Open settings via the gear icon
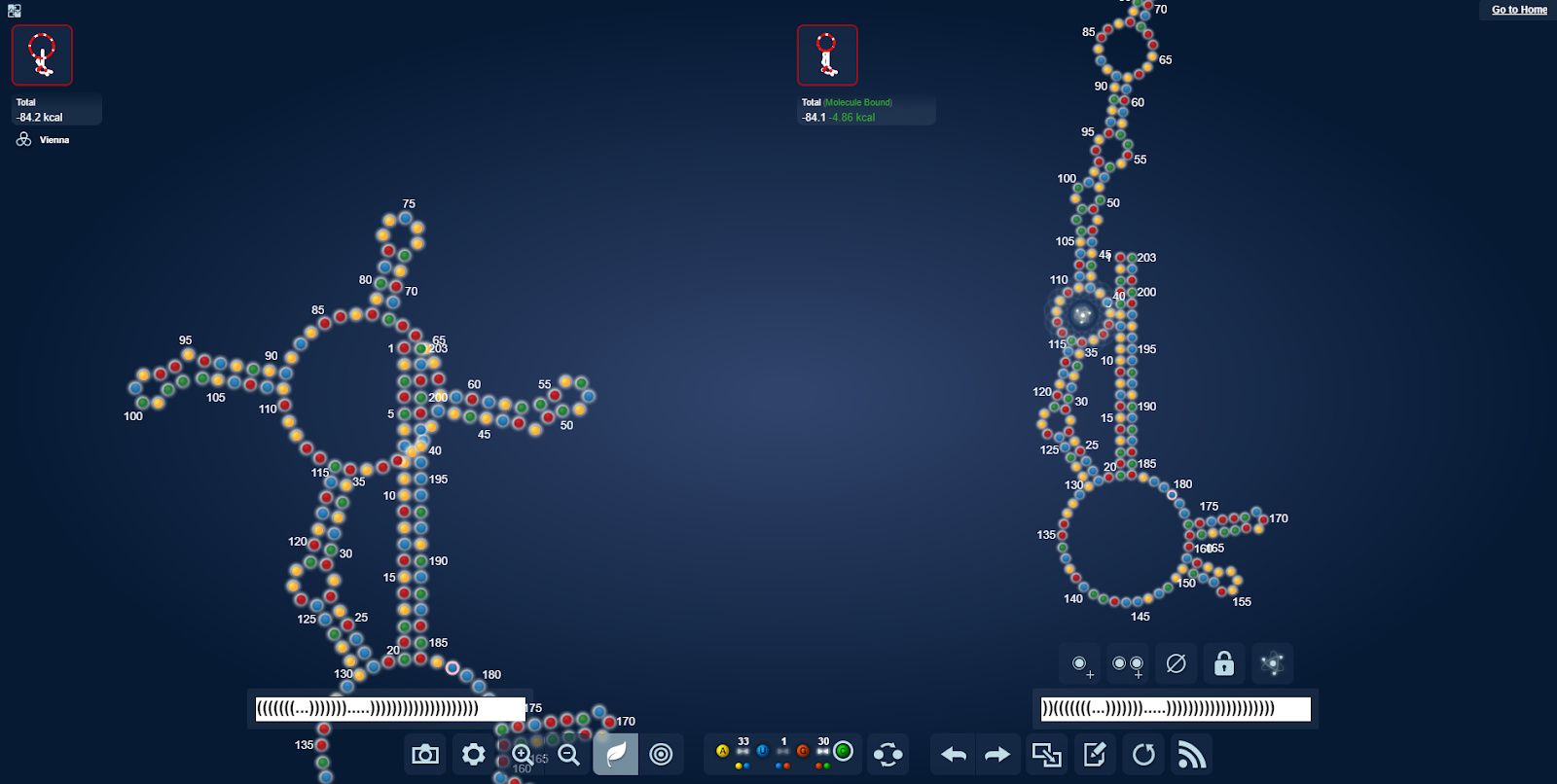The height and width of the screenshot is (784, 1557). coord(474,755)
